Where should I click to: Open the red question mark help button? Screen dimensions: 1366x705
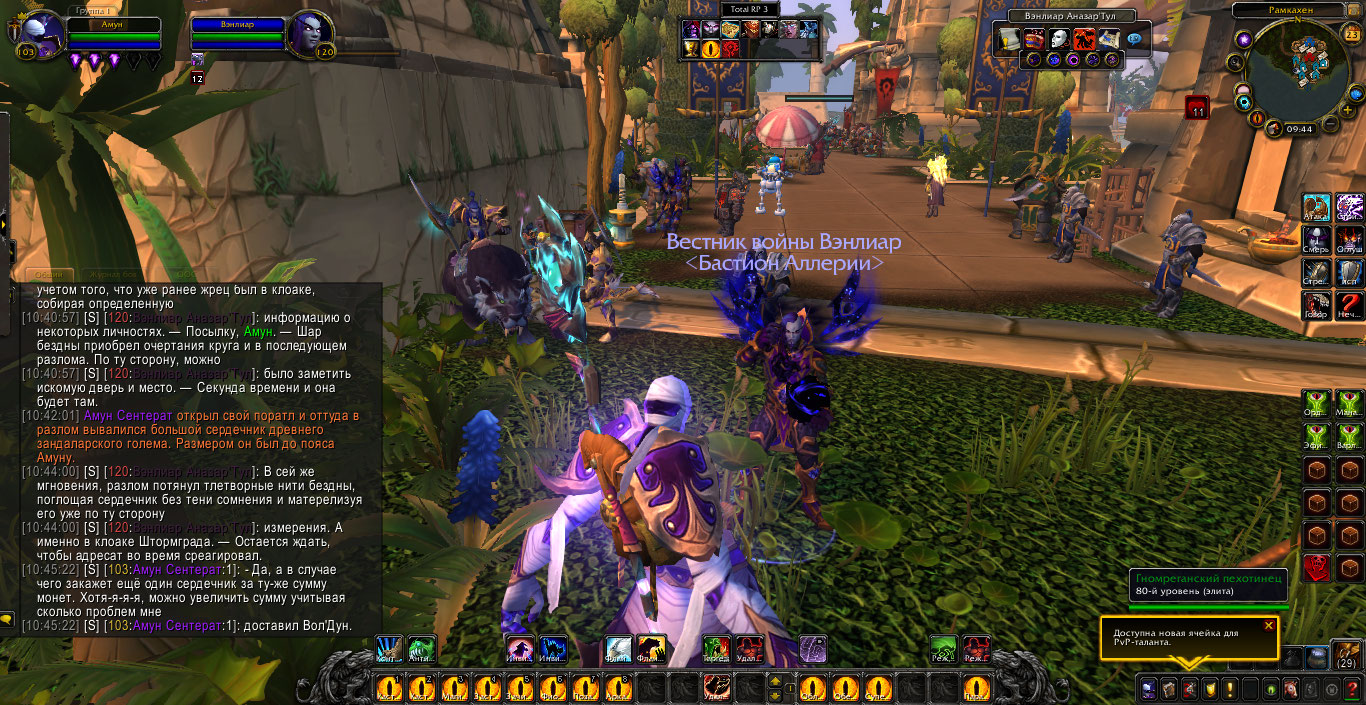click(x=1350, y=689)
